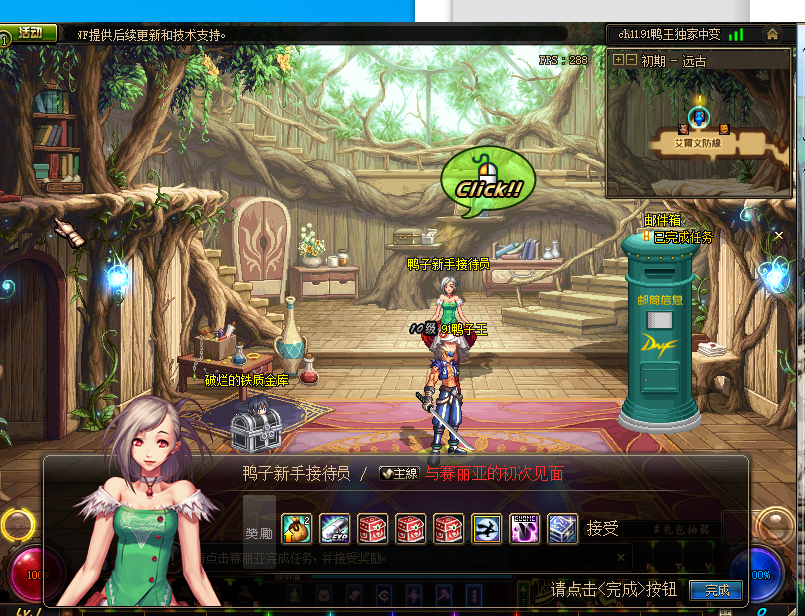This screenshot has height=616, width=805.
Task: Click the blue player marker on the minimap
Action: (x=700, y=118)
